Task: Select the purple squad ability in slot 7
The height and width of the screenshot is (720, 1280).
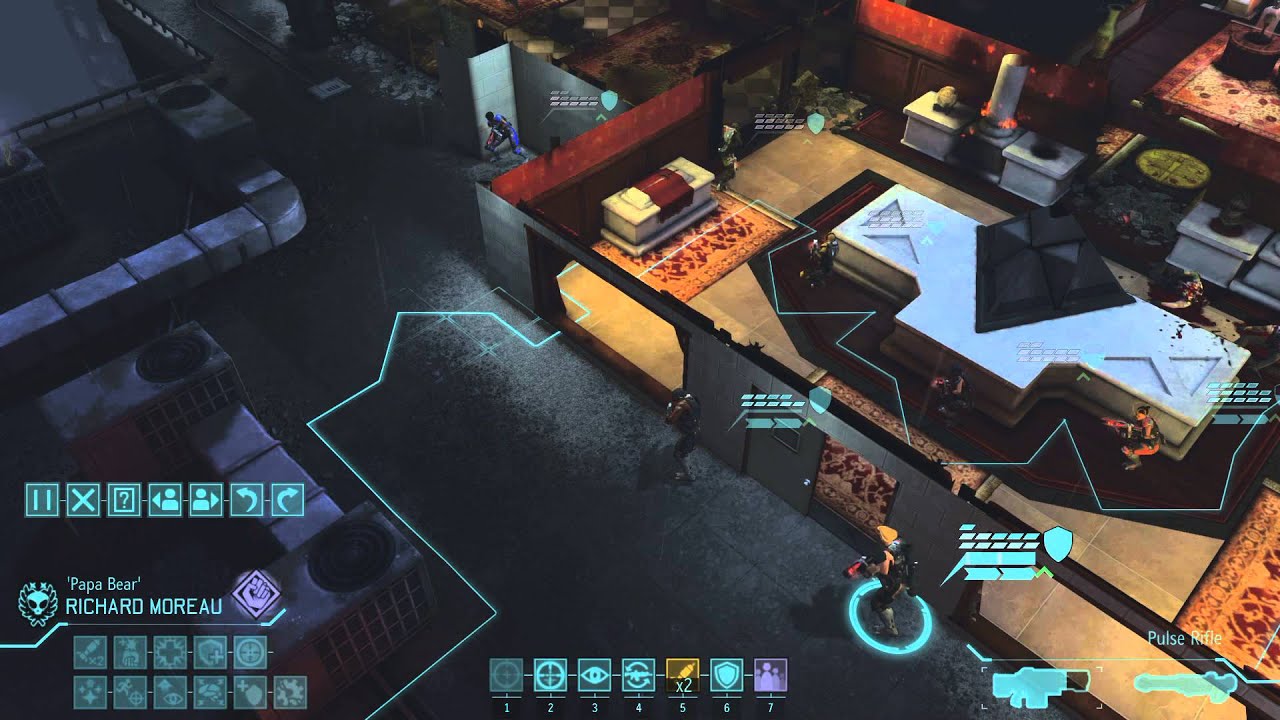Action: (x=770, y=676)
